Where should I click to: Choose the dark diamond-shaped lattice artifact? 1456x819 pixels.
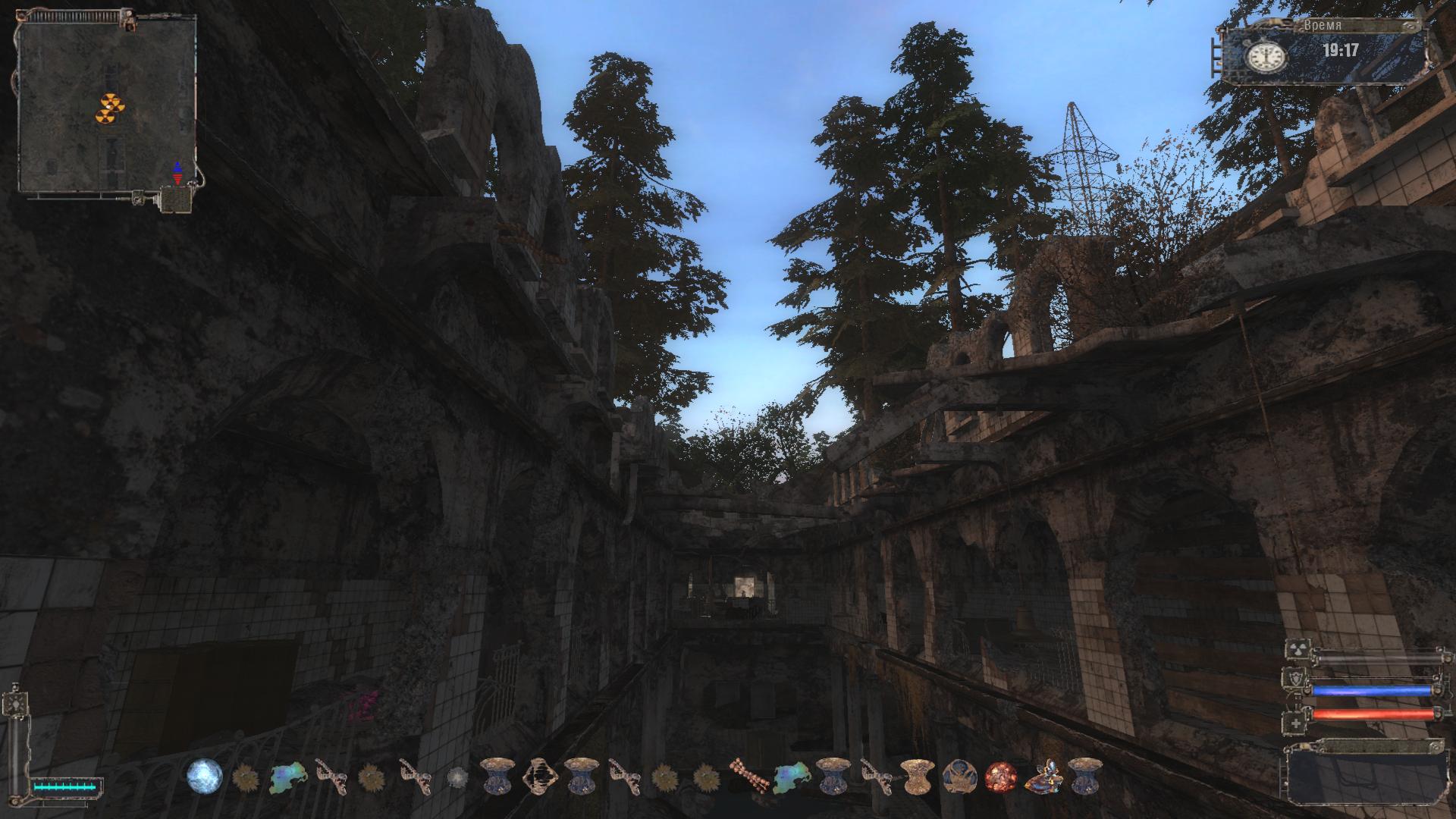(540, 776)
